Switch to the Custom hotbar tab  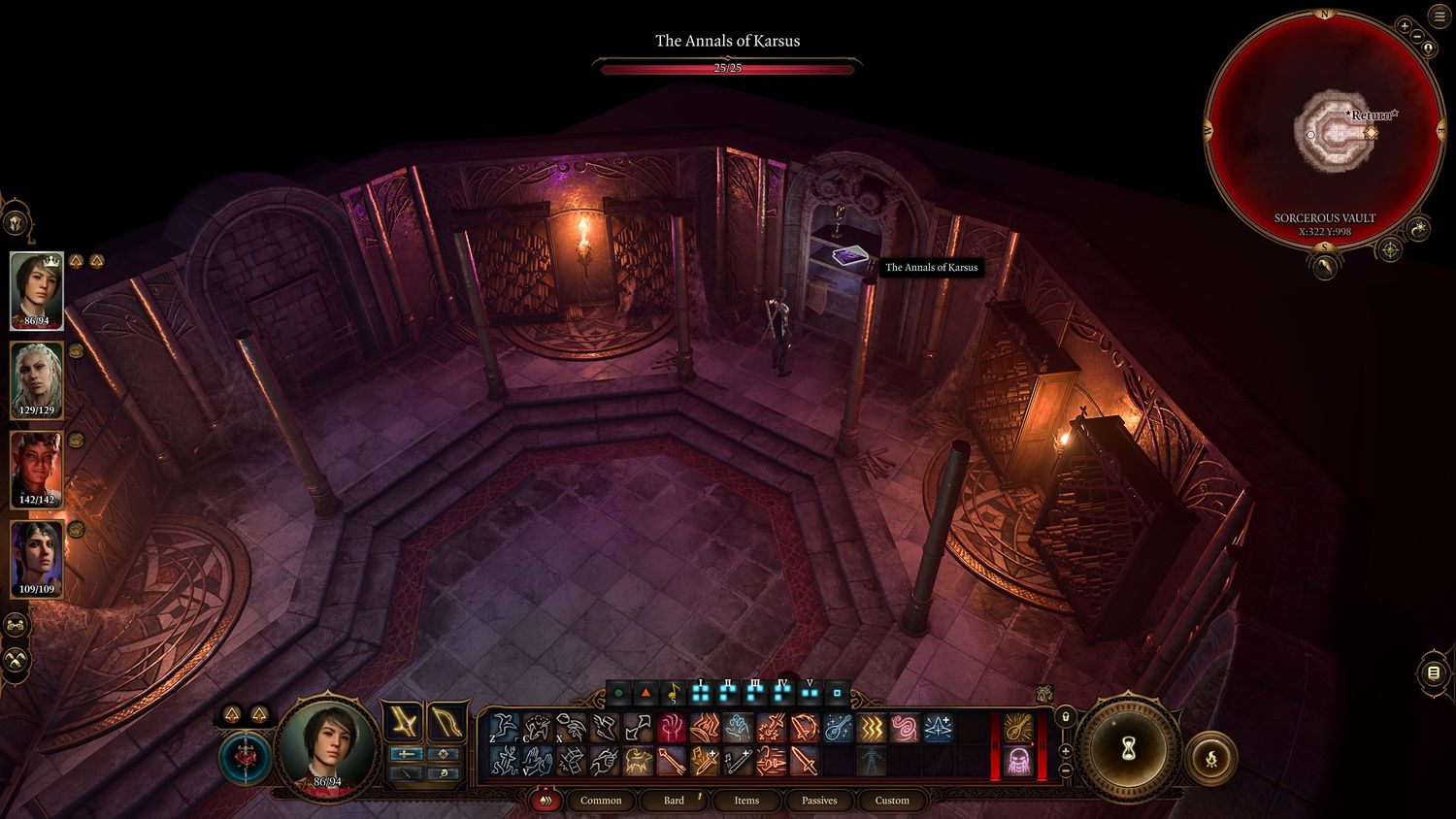(x=892, y=801)
